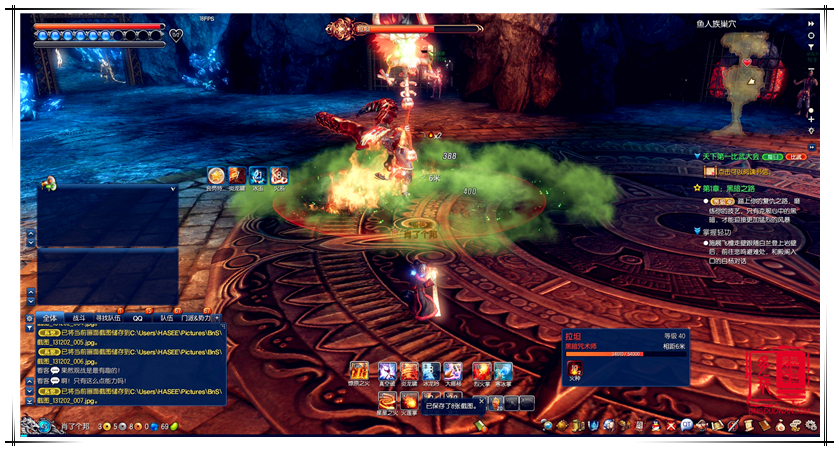
Task: Activate the 燎原之火 skill
Action: [x=359, y=371]
